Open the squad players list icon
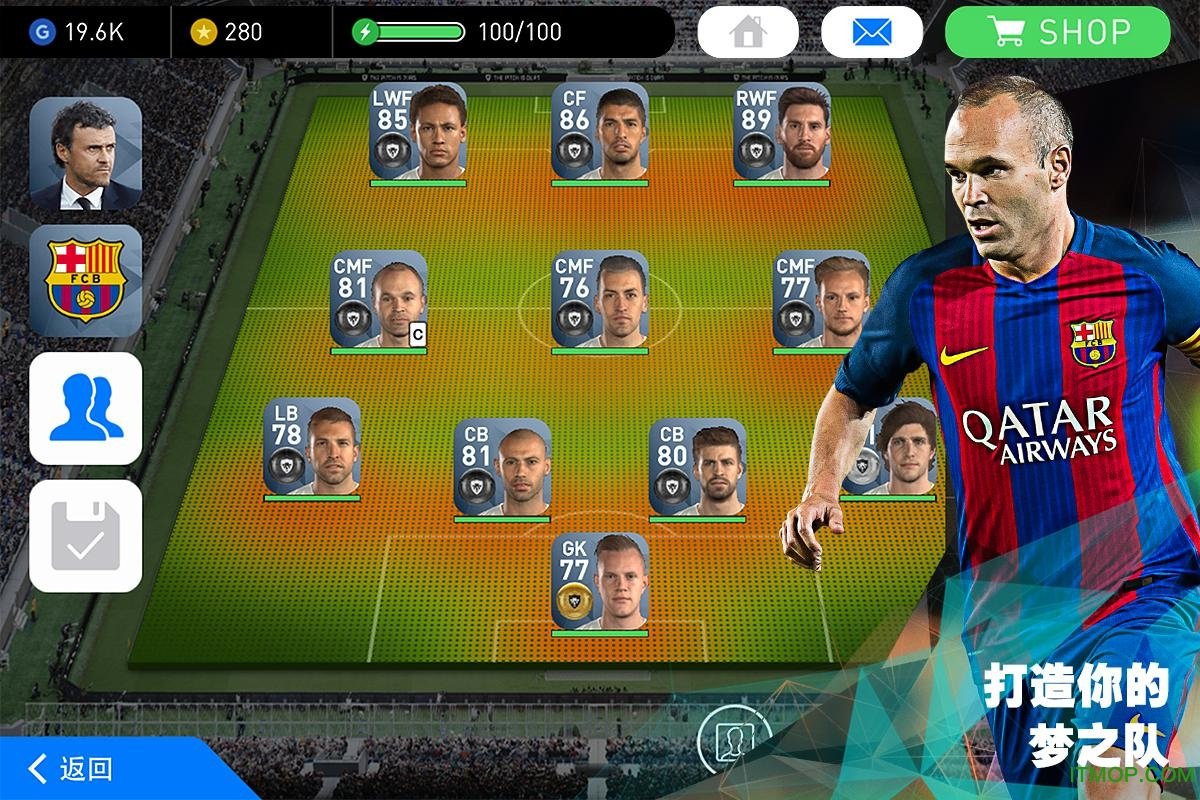This screenshot has height=800, width=1200. click(x=86, y=408)
